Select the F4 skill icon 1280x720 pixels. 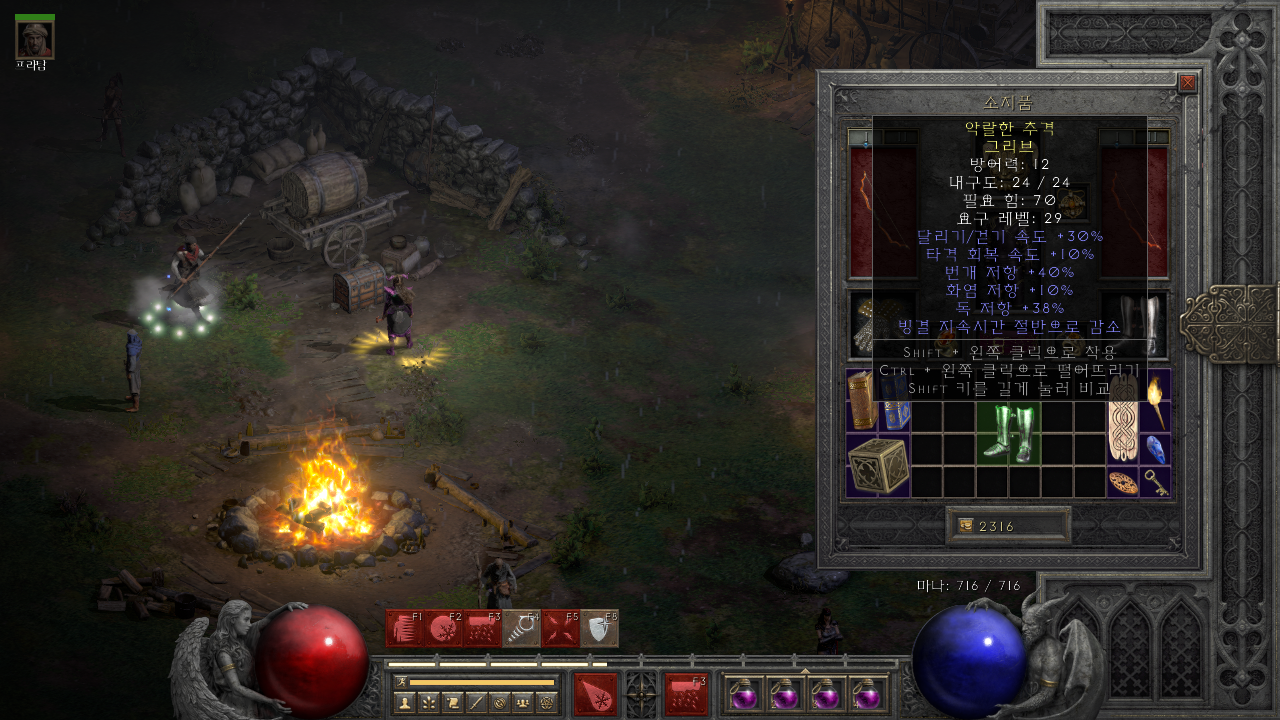coord(522,629)
